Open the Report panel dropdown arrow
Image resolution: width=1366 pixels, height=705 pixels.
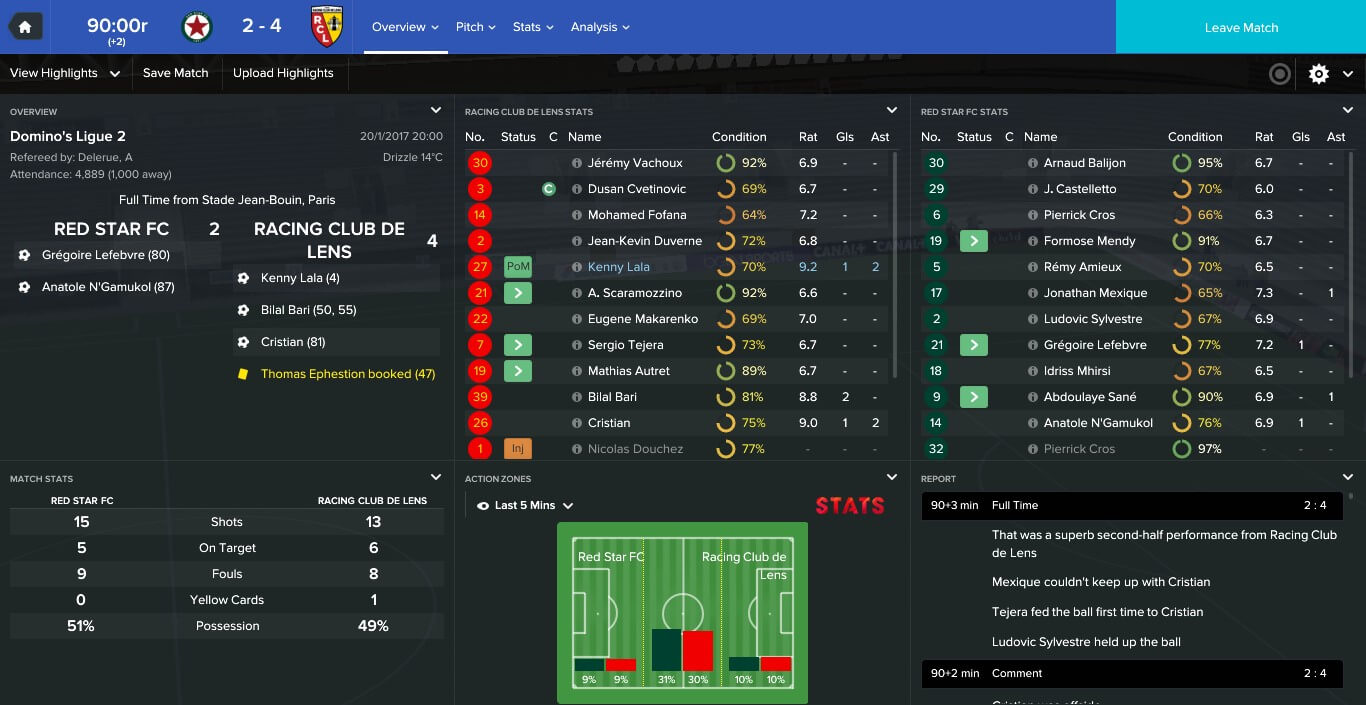click(x=1348, y=478)
